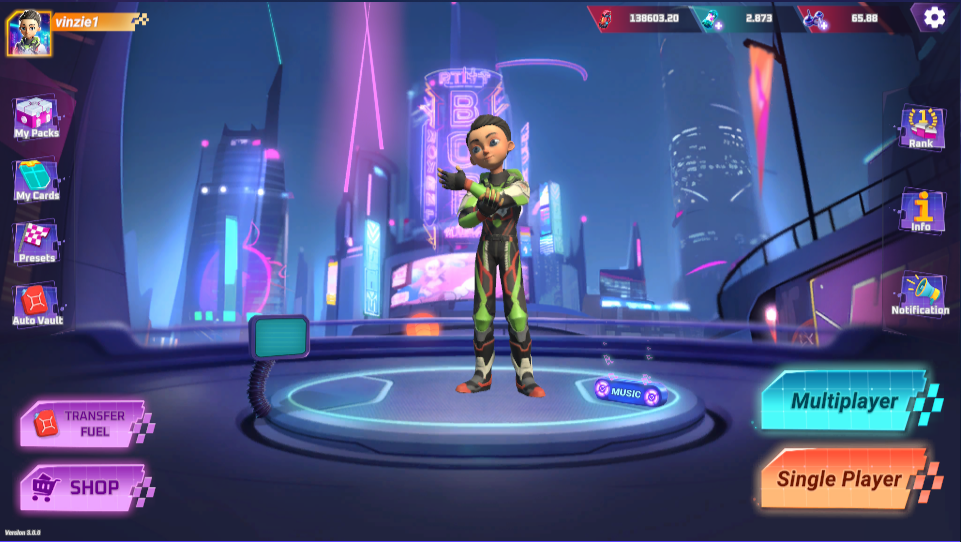Image resolution: width=961 pixels, height=542 pixels.
Task: Open the Presets menu
Action: point(37,243)
